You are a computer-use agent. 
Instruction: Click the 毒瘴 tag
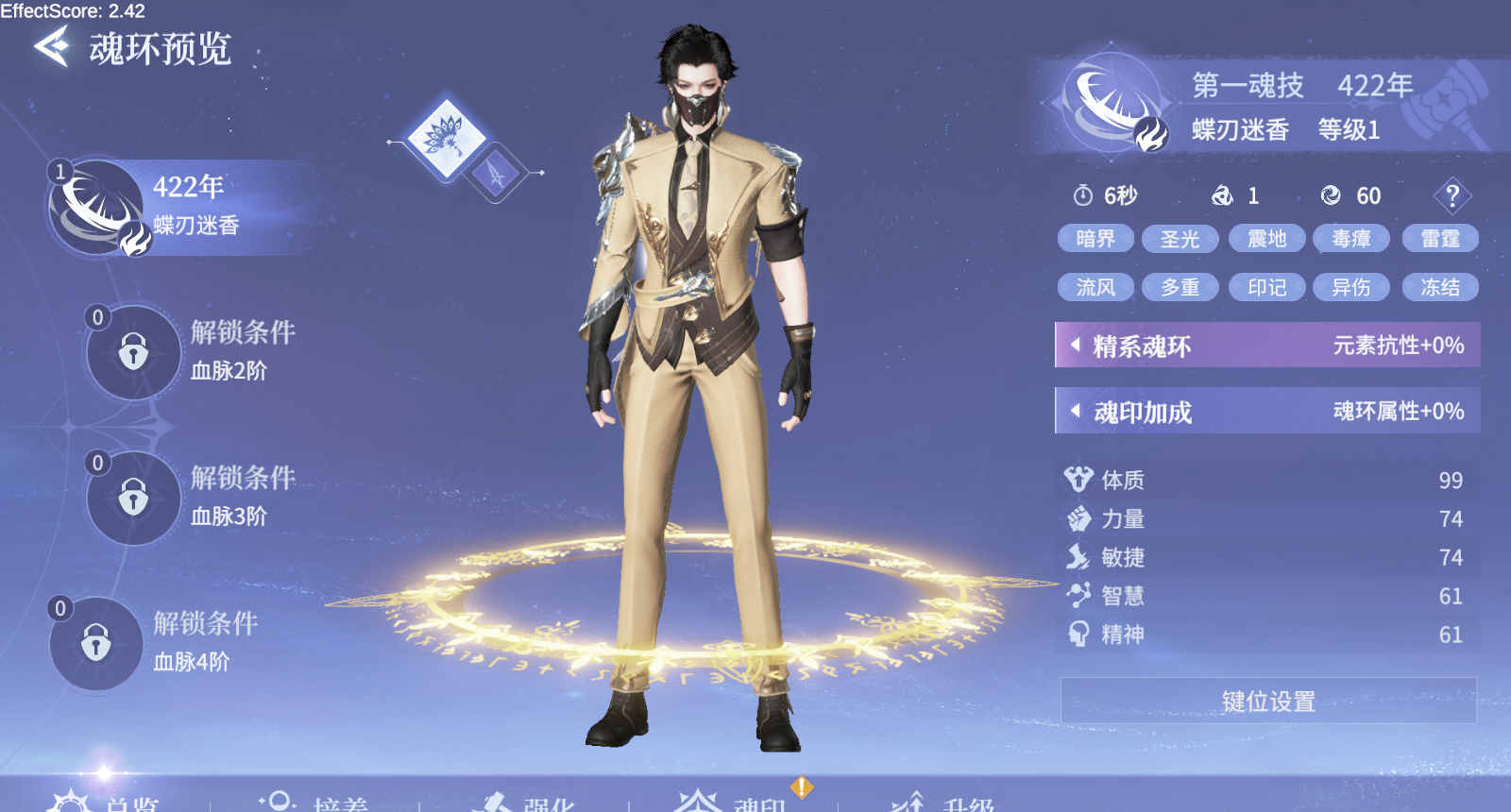[x=1351, y=239]
